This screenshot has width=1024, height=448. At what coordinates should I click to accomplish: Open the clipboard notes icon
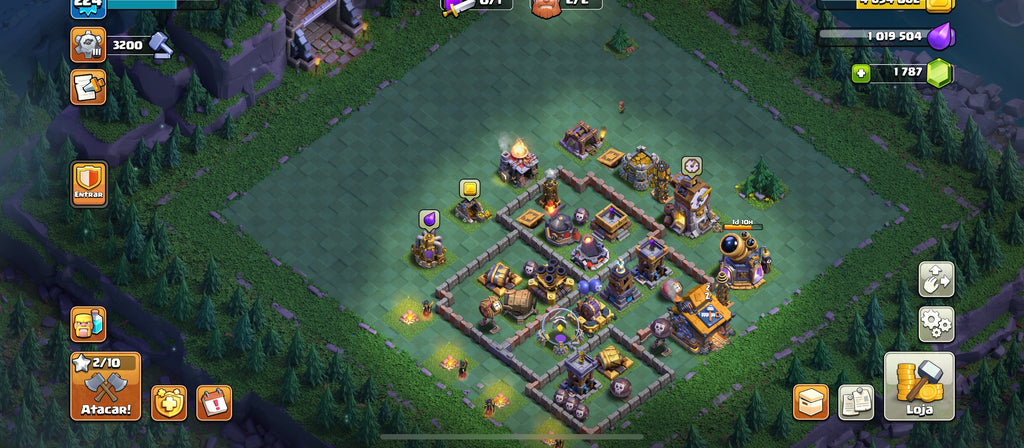click(x=855, y=402)
